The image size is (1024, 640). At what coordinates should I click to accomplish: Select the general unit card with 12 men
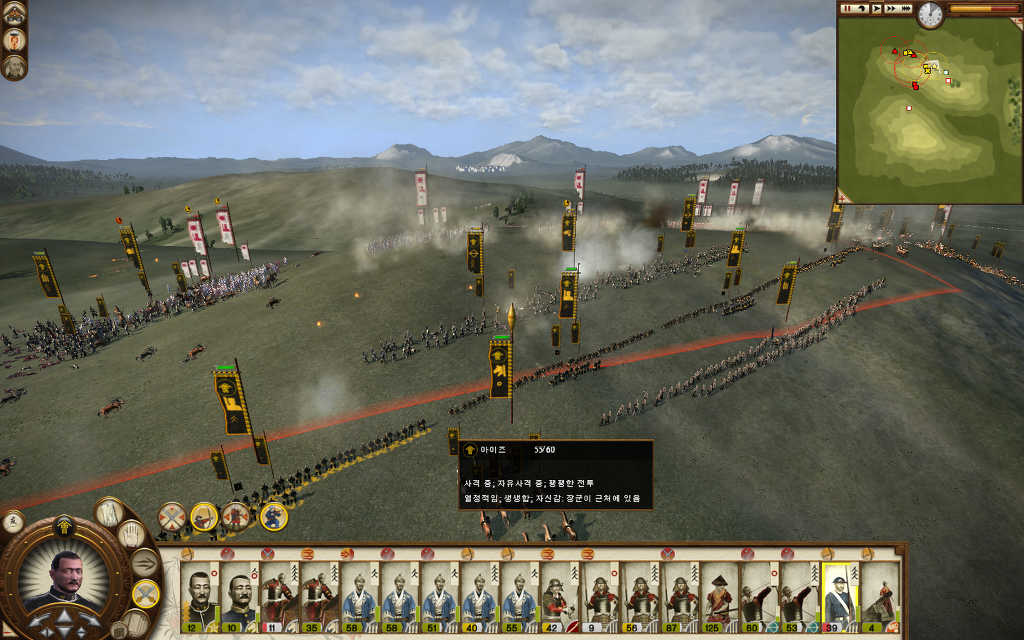(x=199, y=597)
